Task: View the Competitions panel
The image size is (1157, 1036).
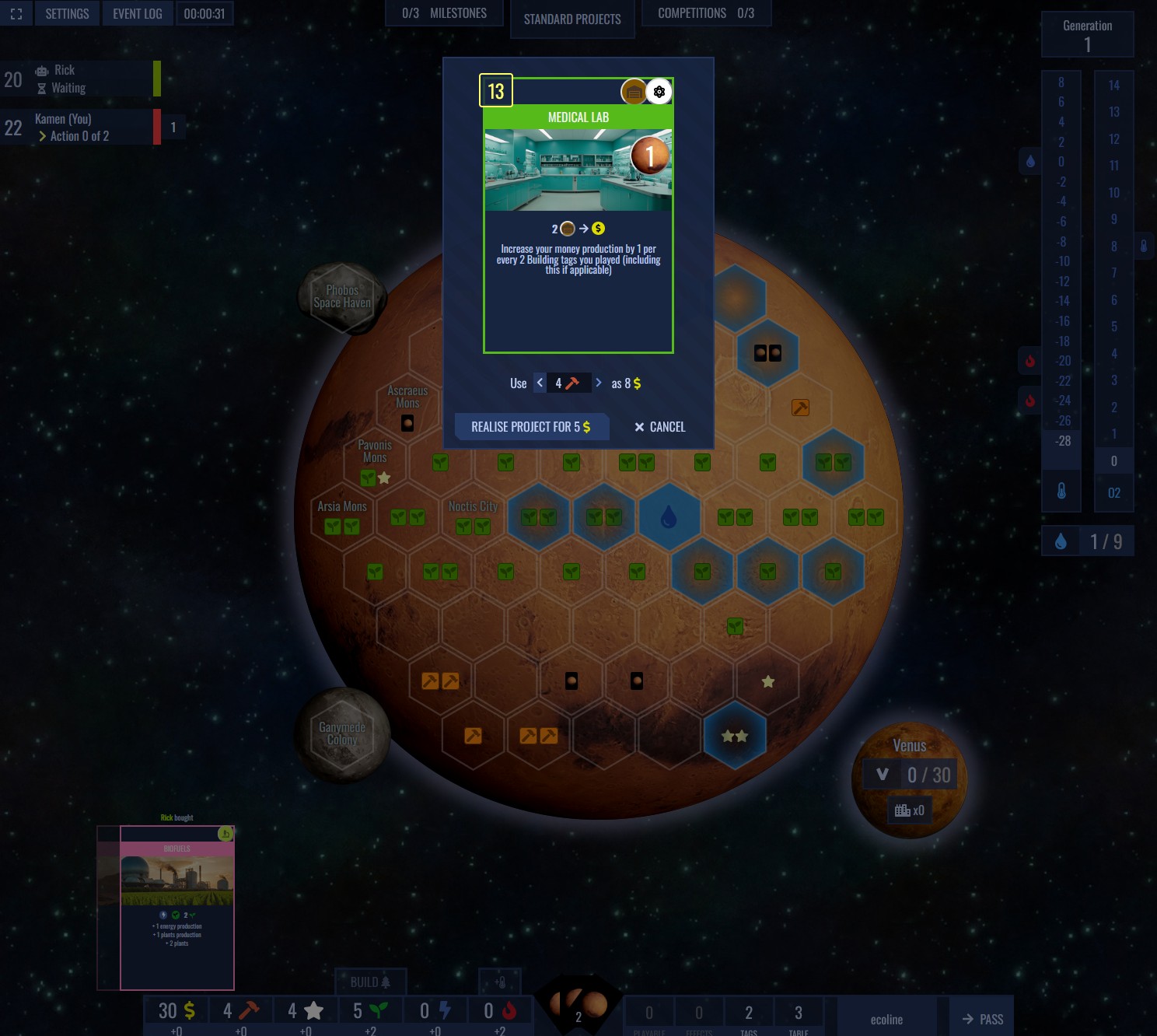Action: (x=705, y=13)
